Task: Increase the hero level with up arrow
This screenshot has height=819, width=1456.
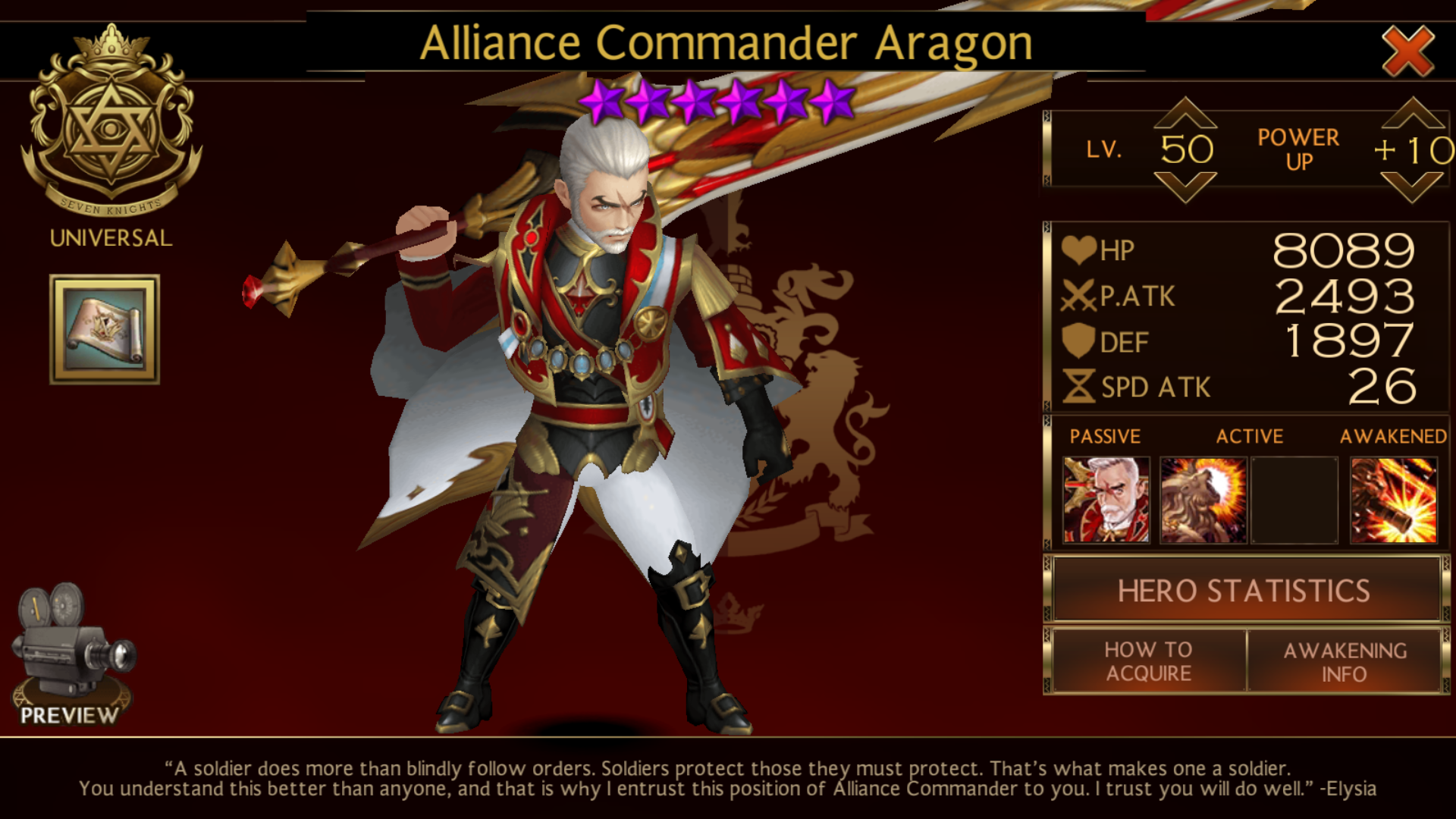Action: [1185, 114]
